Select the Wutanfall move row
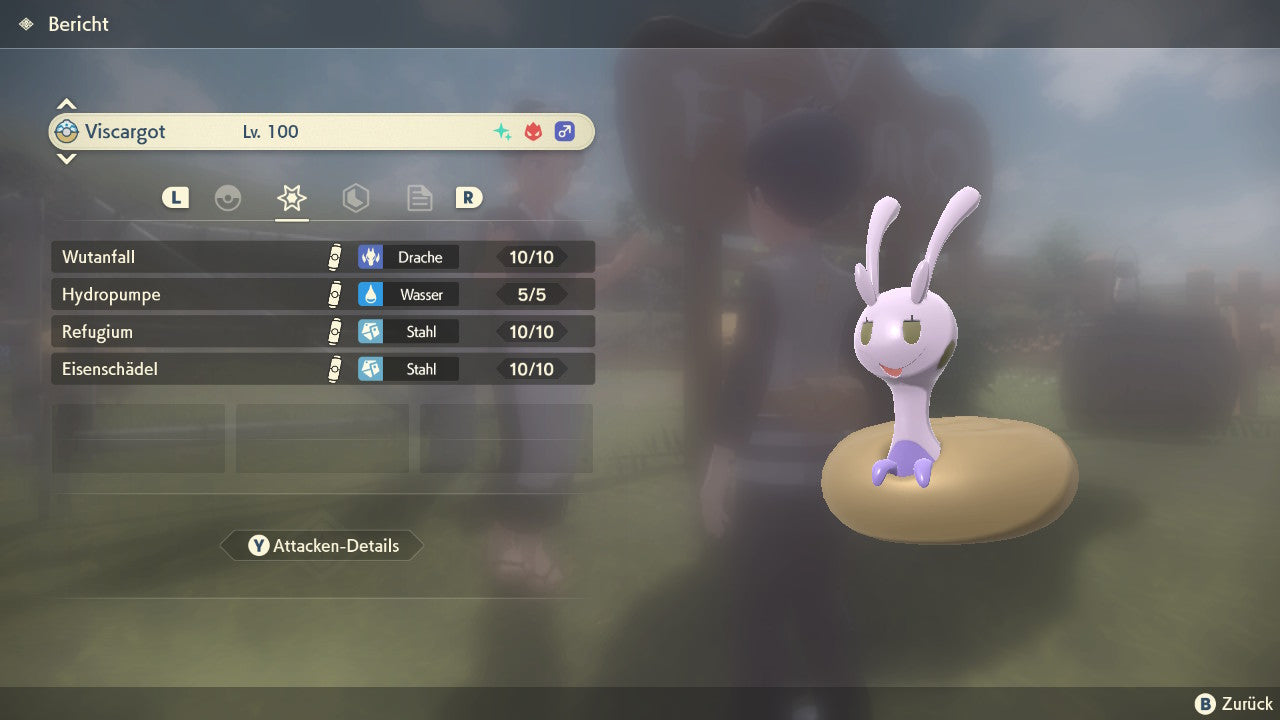 322,257
